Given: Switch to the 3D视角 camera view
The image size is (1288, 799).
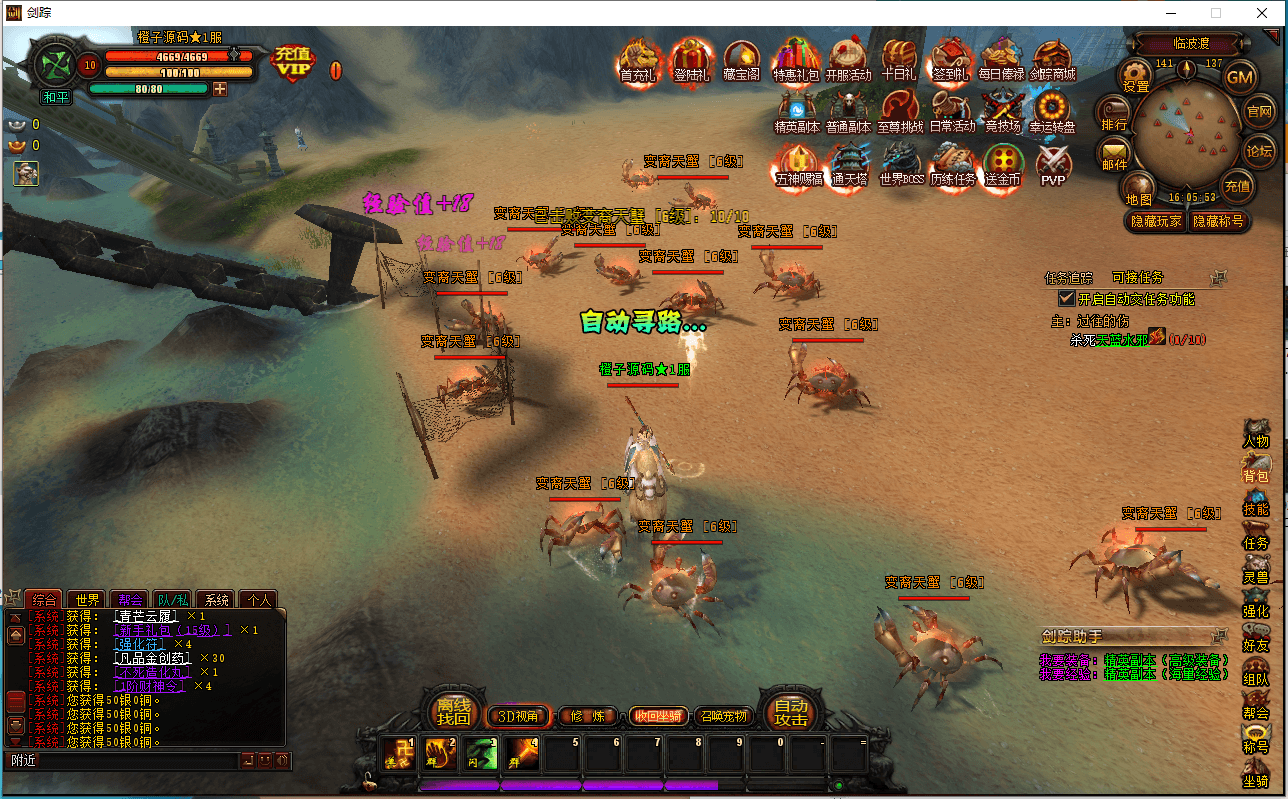Looking at the screenshot, I should click(518, 715).
